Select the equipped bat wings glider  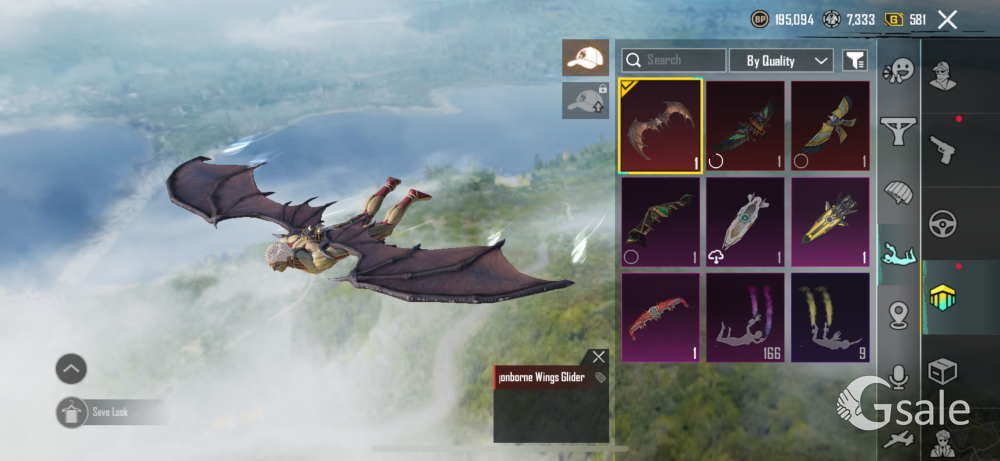click(x=660, y=127)
